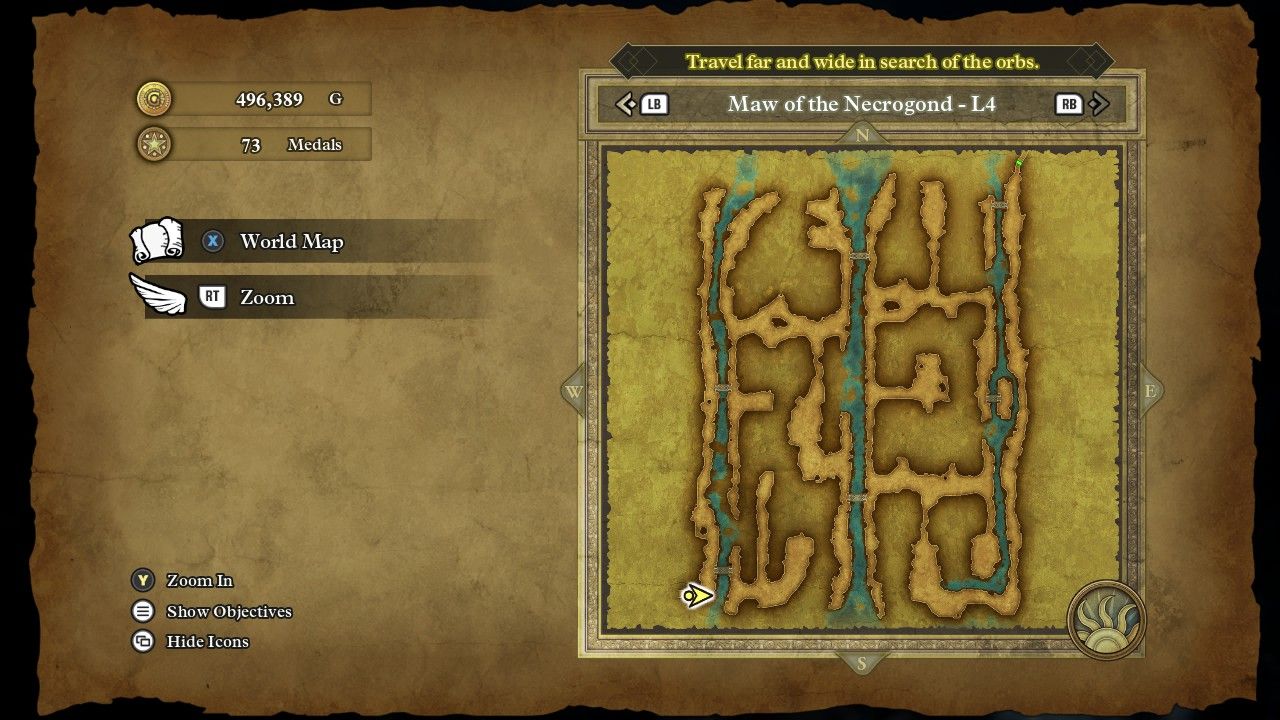
Task: Toggle the Hide Icons option
Action: 207,642
